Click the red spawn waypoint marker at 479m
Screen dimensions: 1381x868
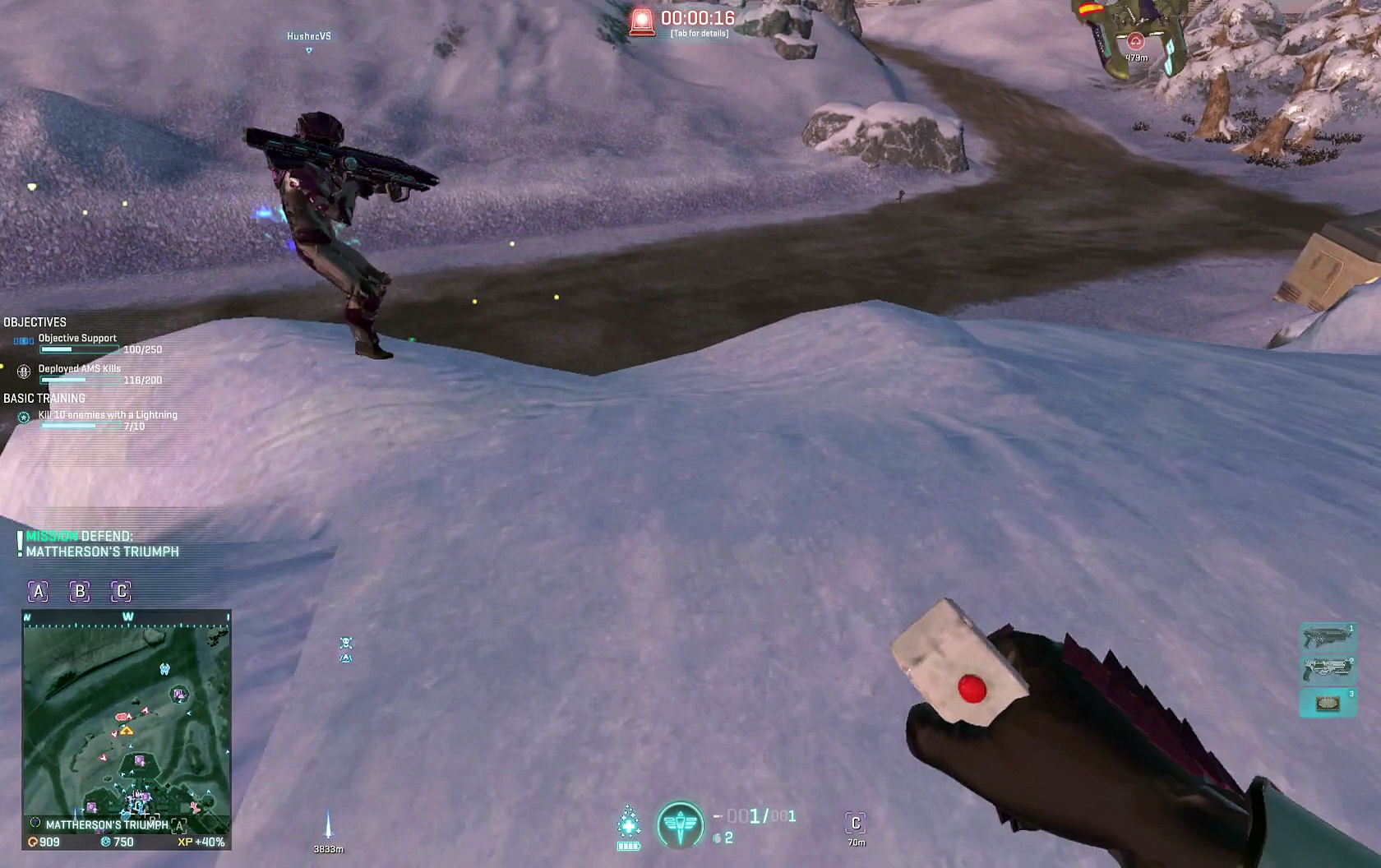coord(1136,41)
